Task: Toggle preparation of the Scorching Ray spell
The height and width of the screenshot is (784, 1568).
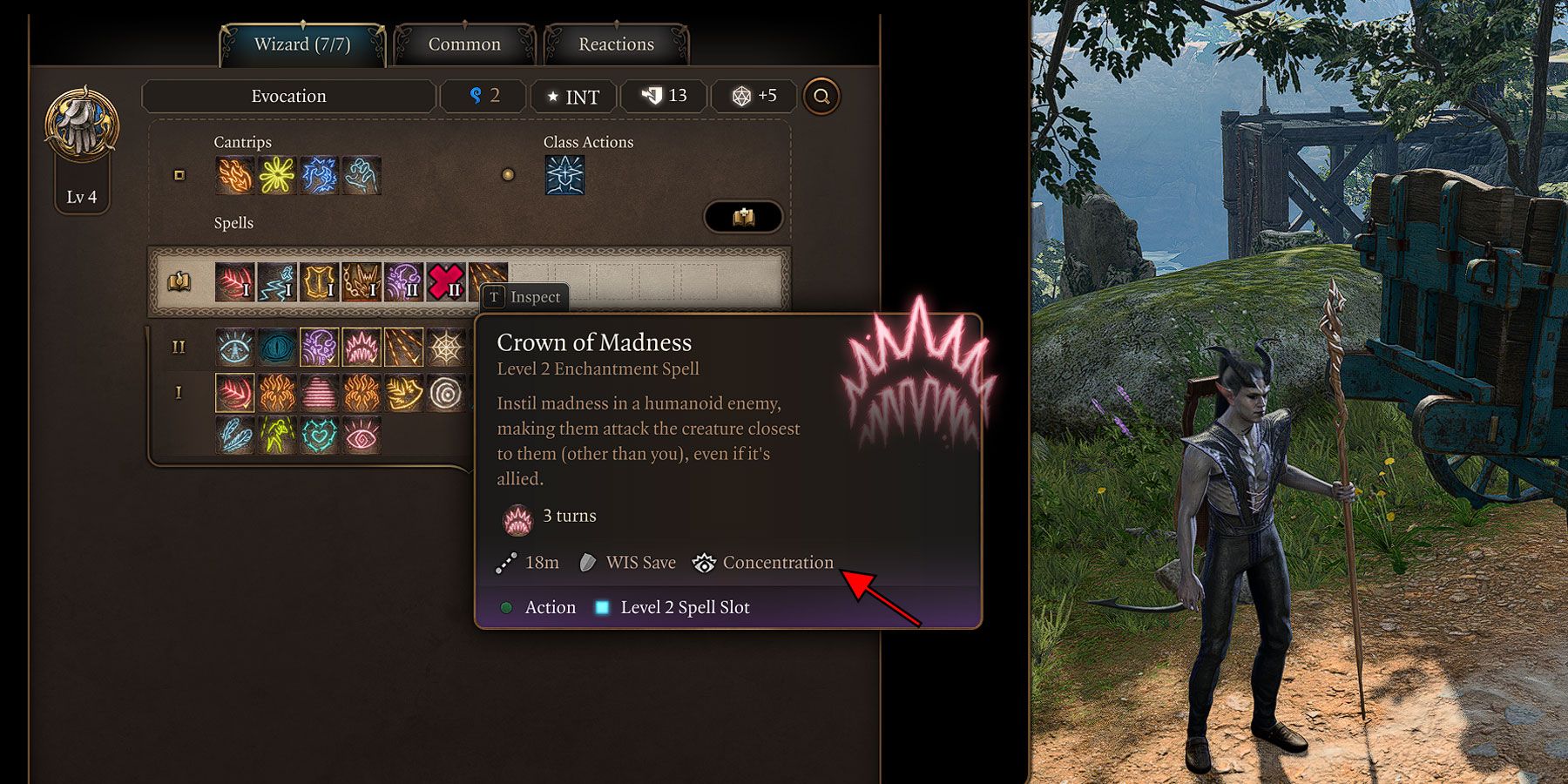Action: click(404, 346)
